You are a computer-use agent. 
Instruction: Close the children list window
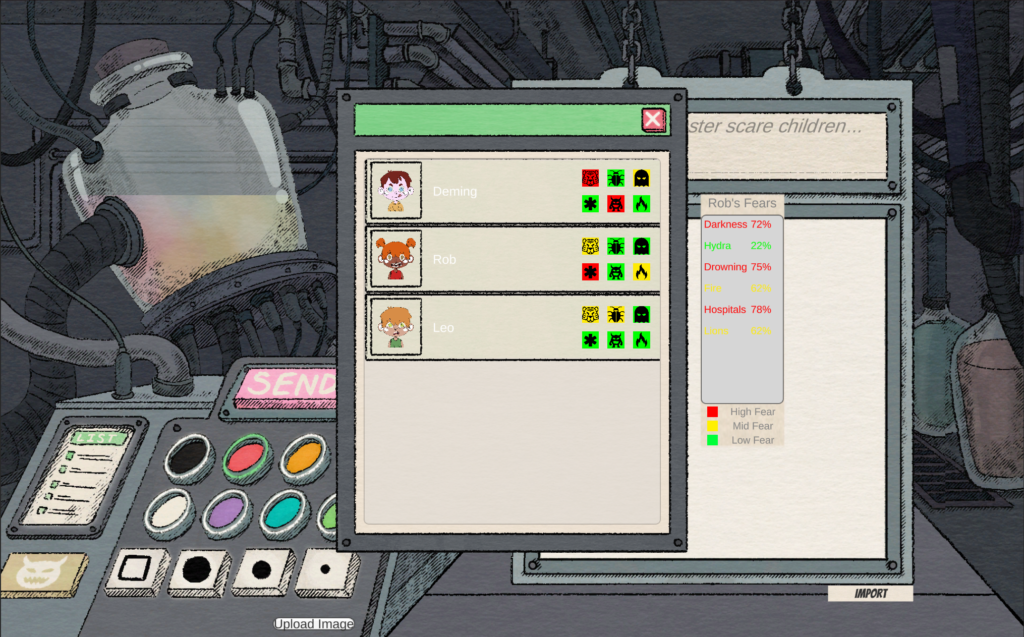click(x=653, y=120)
